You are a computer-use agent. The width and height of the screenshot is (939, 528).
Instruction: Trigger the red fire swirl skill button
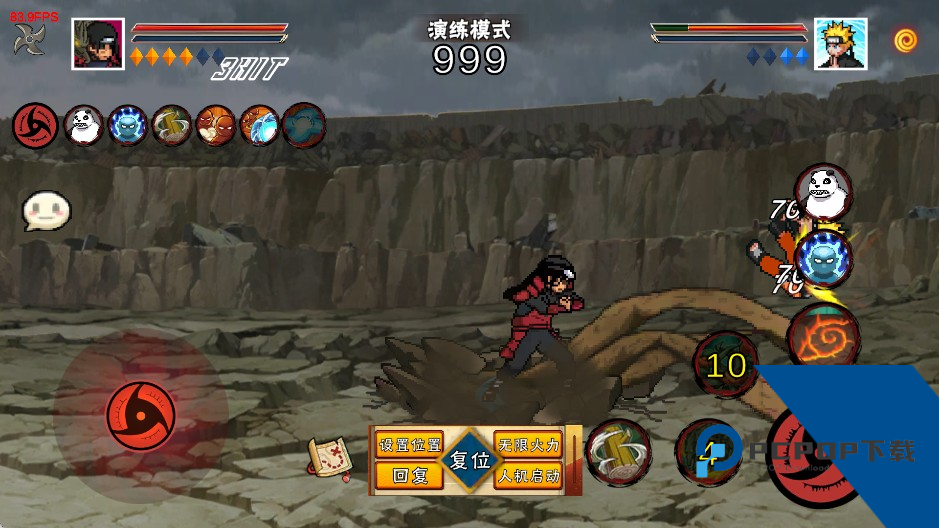[x=823, y=335]
